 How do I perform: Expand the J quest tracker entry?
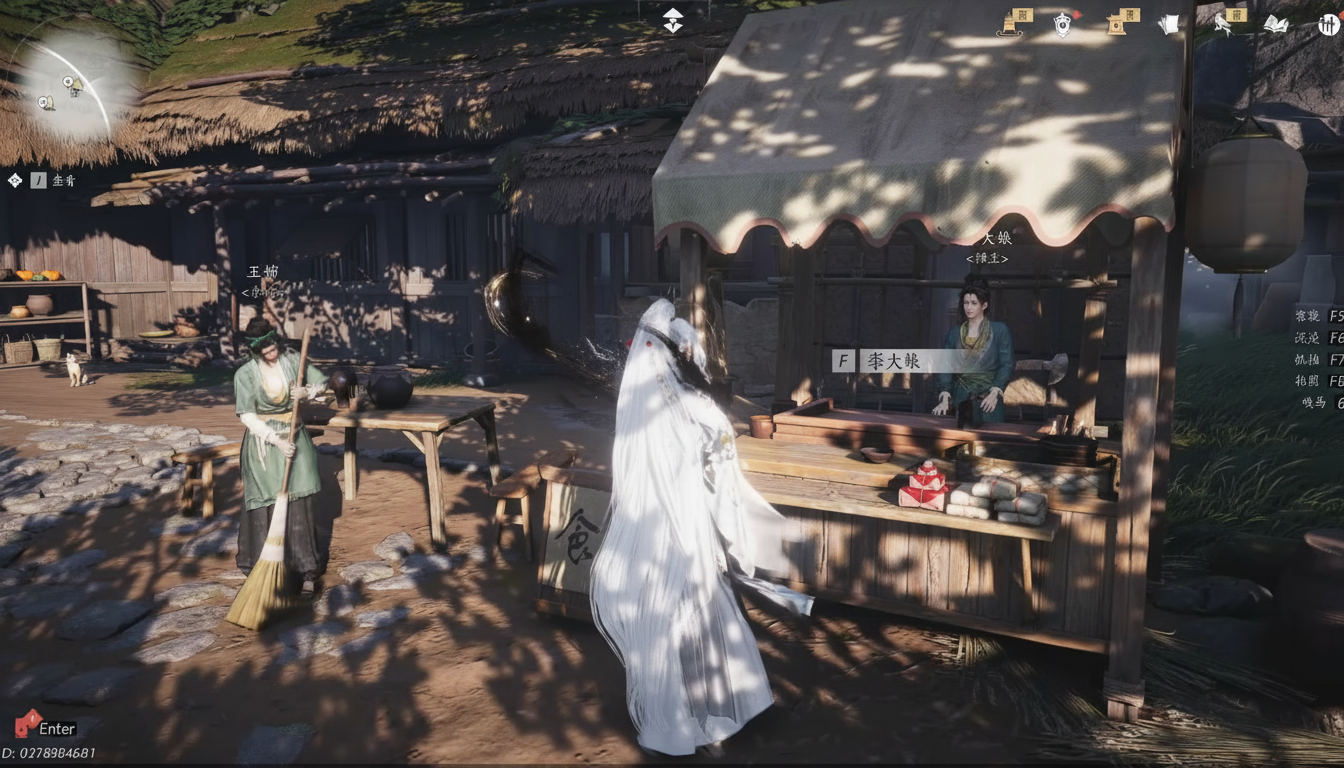(38, 181)
